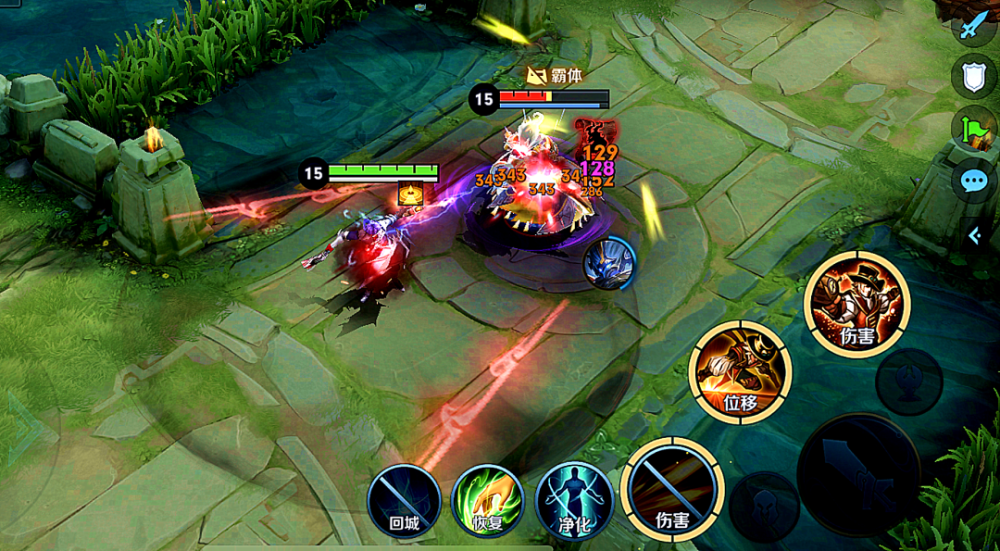Tap the 回城 recall button
The image size is (1000, 551).
[404, 499]
